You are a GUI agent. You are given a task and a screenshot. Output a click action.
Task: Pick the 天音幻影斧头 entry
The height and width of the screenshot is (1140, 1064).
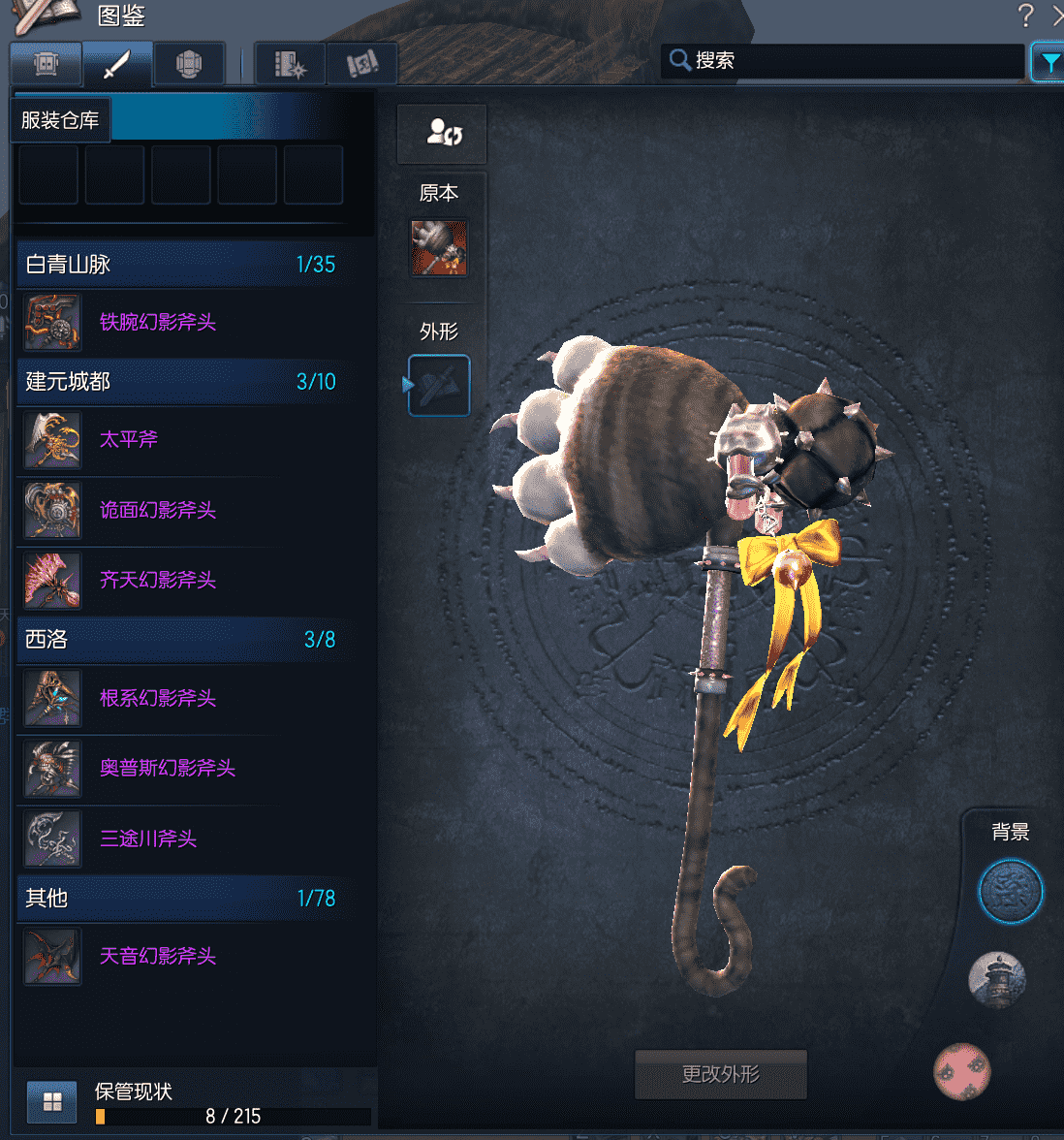click(x=157, y=957)
